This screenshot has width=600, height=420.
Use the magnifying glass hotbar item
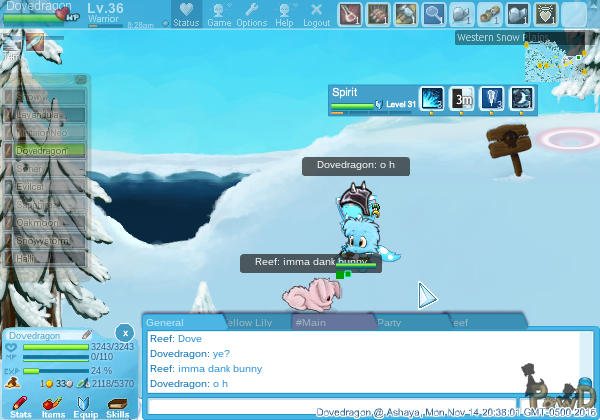coord(433,14)
